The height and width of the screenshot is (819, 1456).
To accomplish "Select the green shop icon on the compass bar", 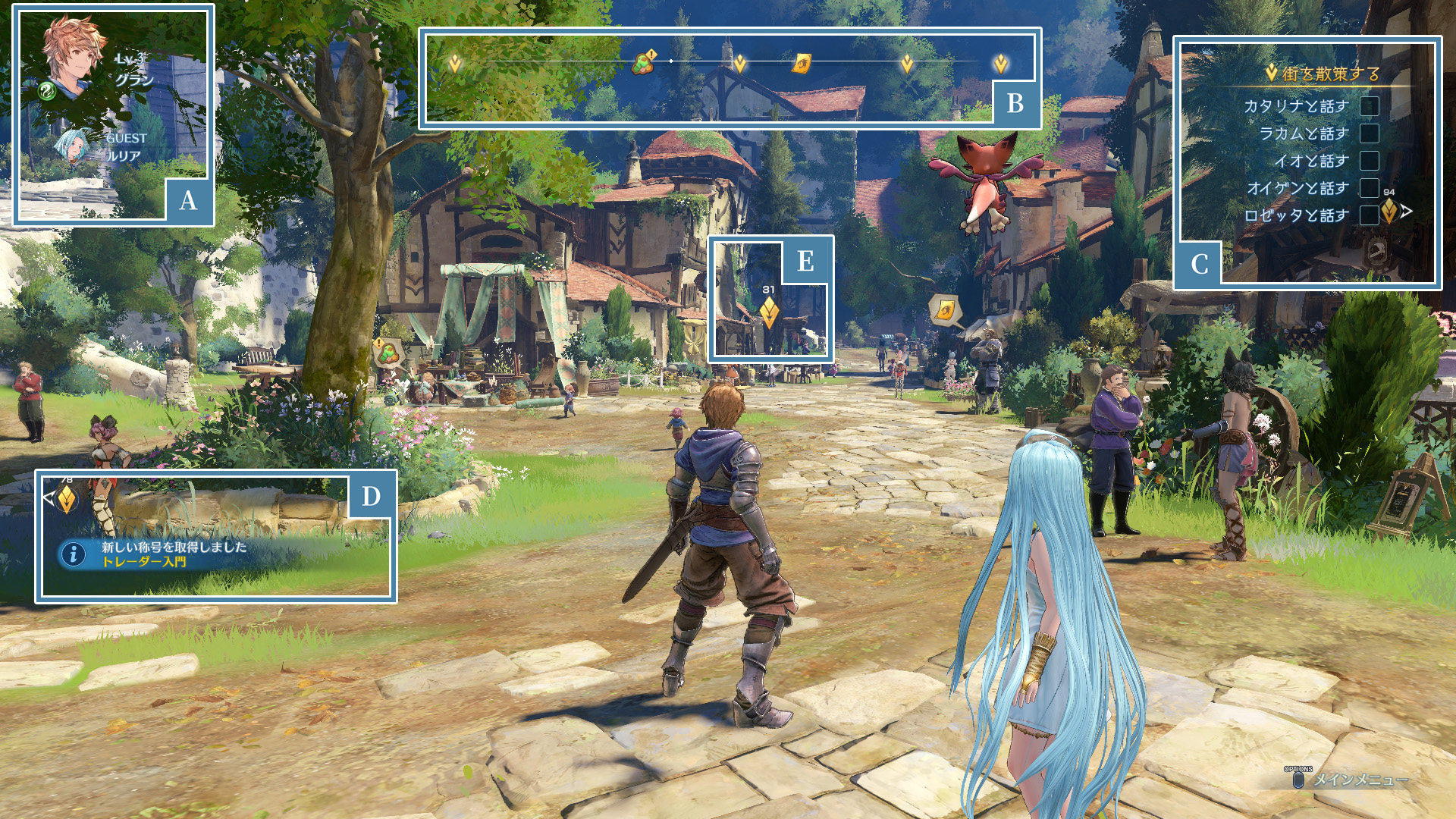I will [x=643, y=62].
